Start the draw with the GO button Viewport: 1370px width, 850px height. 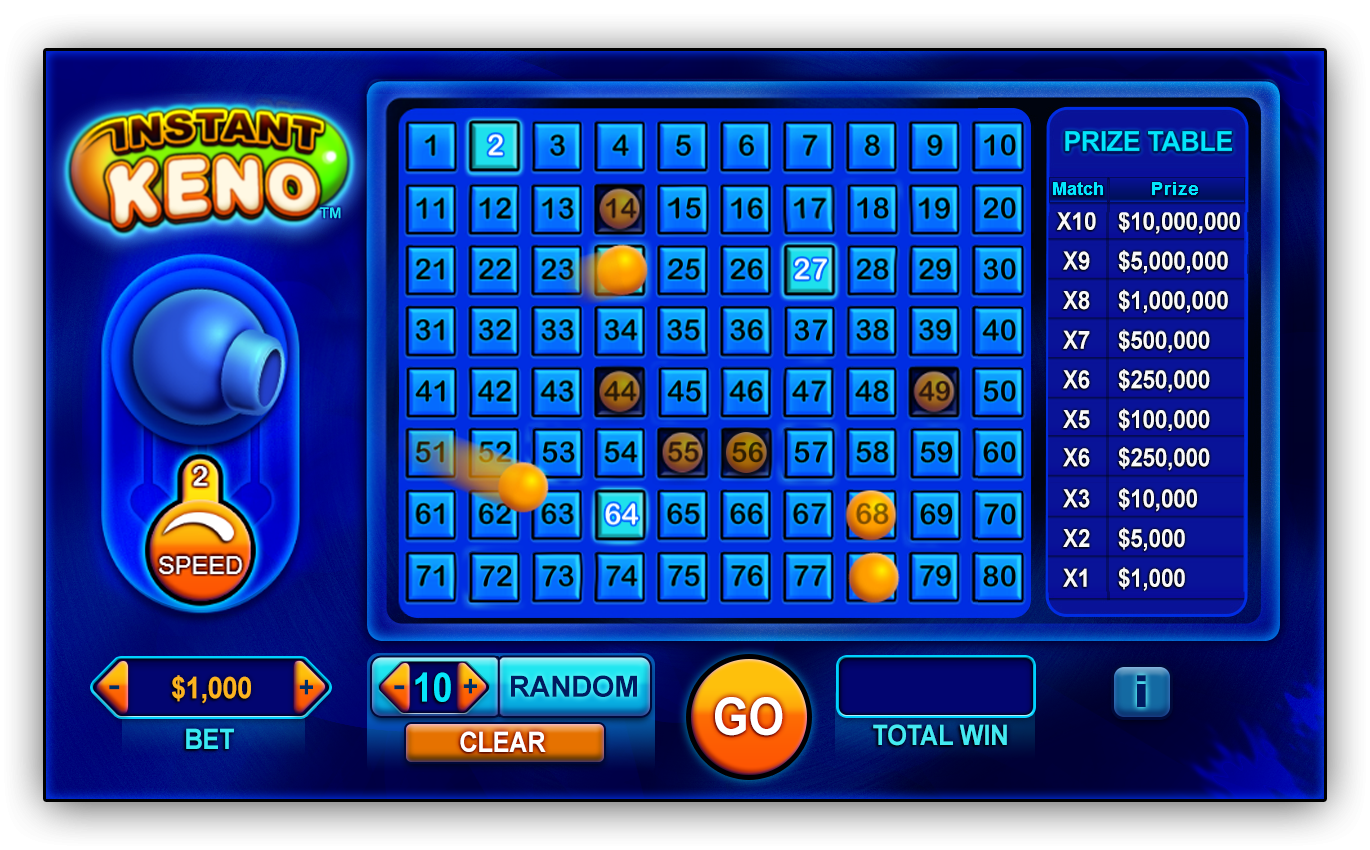[748, 717]
